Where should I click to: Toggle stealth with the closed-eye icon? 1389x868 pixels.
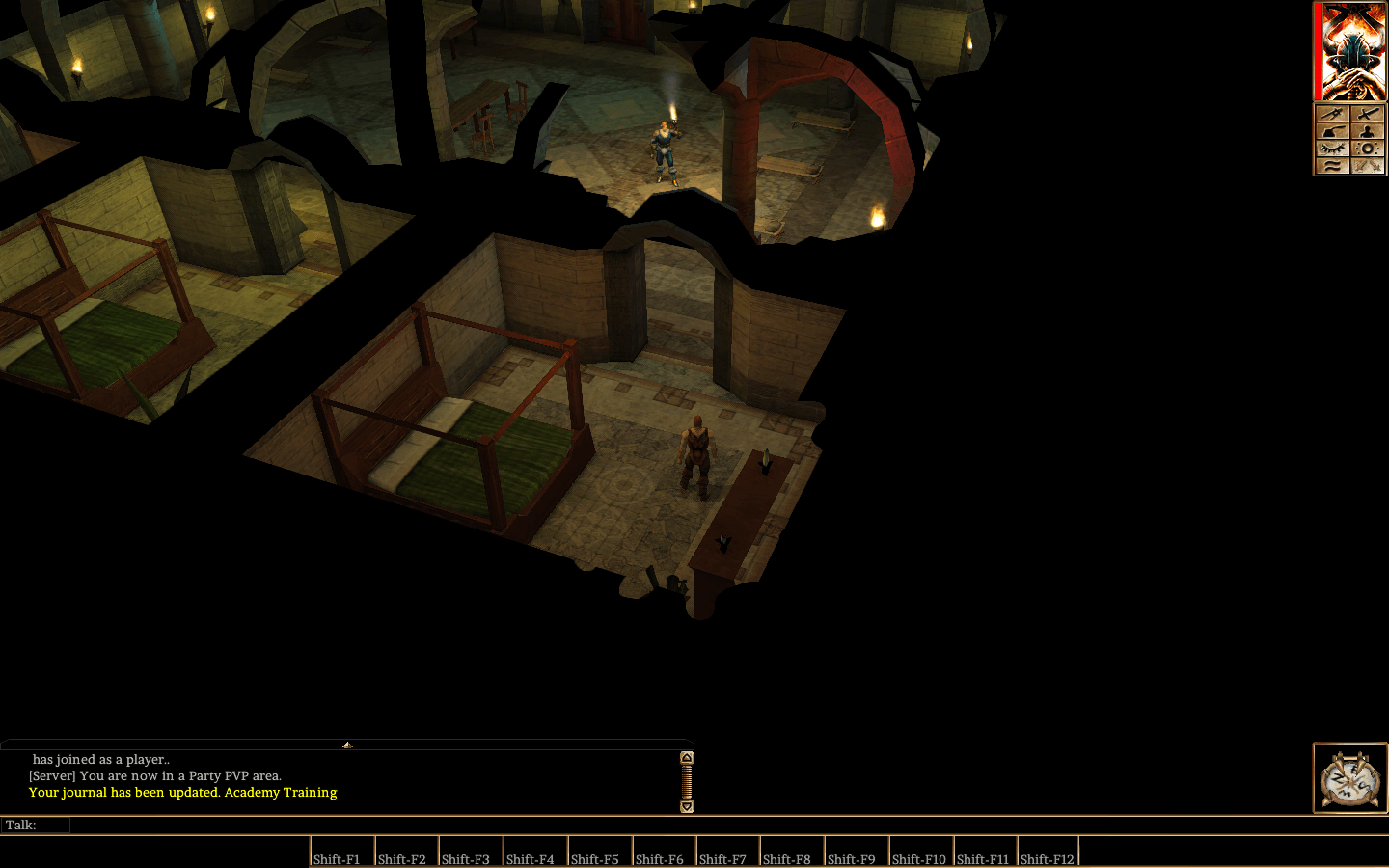tap(1333, 148)
